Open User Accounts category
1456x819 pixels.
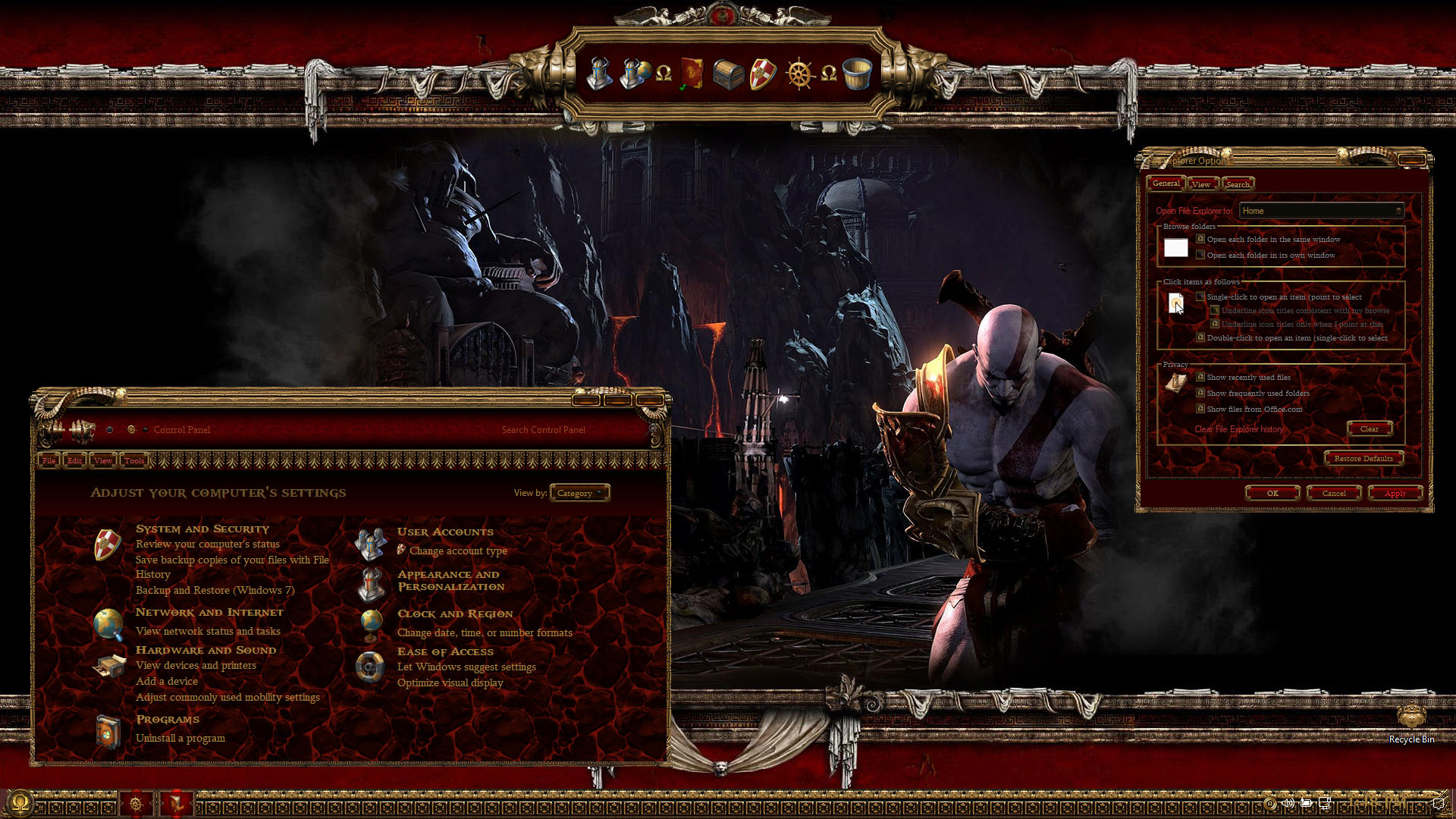click(x=445, y=532)
